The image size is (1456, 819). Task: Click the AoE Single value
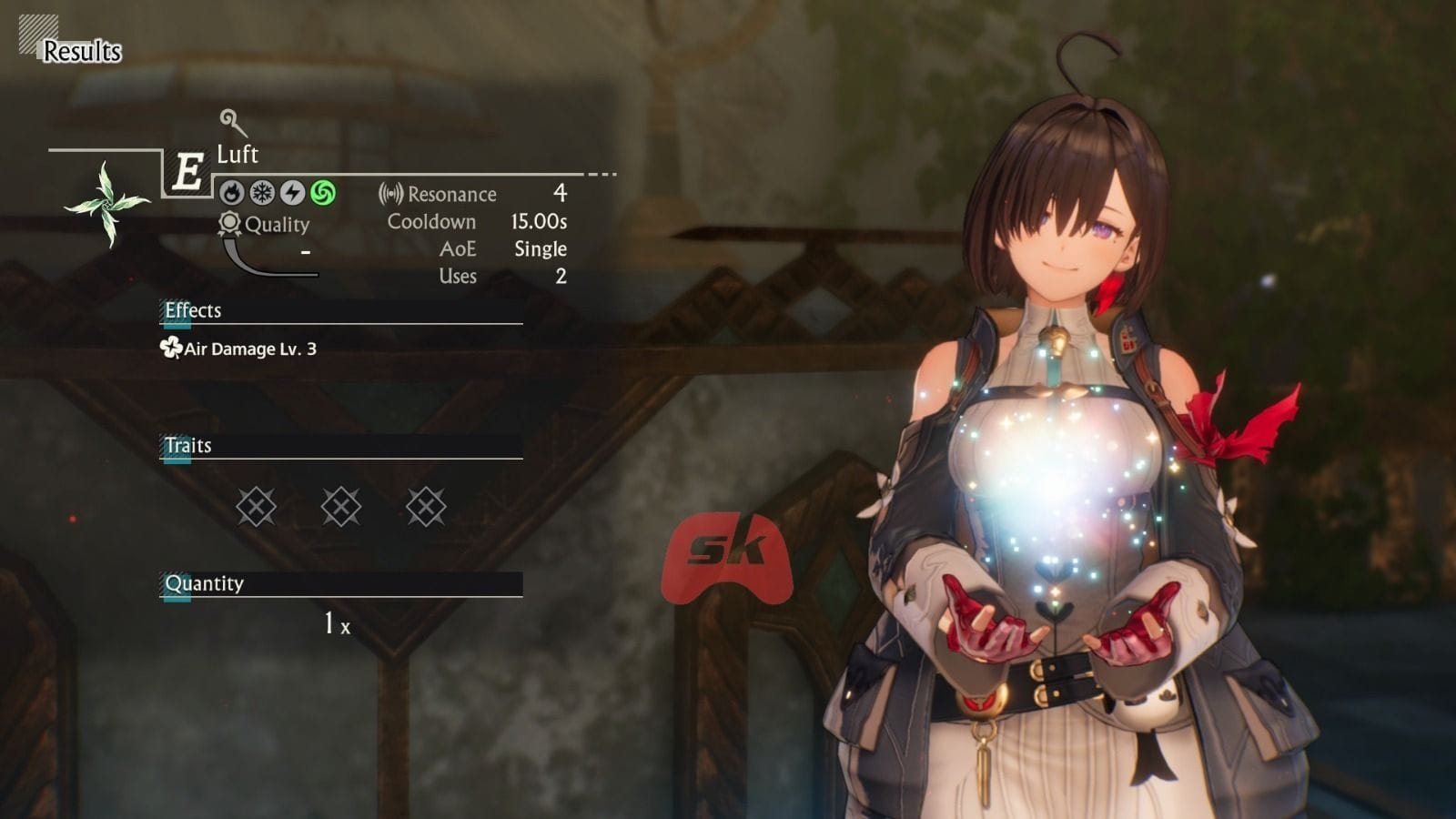(541, 248)
